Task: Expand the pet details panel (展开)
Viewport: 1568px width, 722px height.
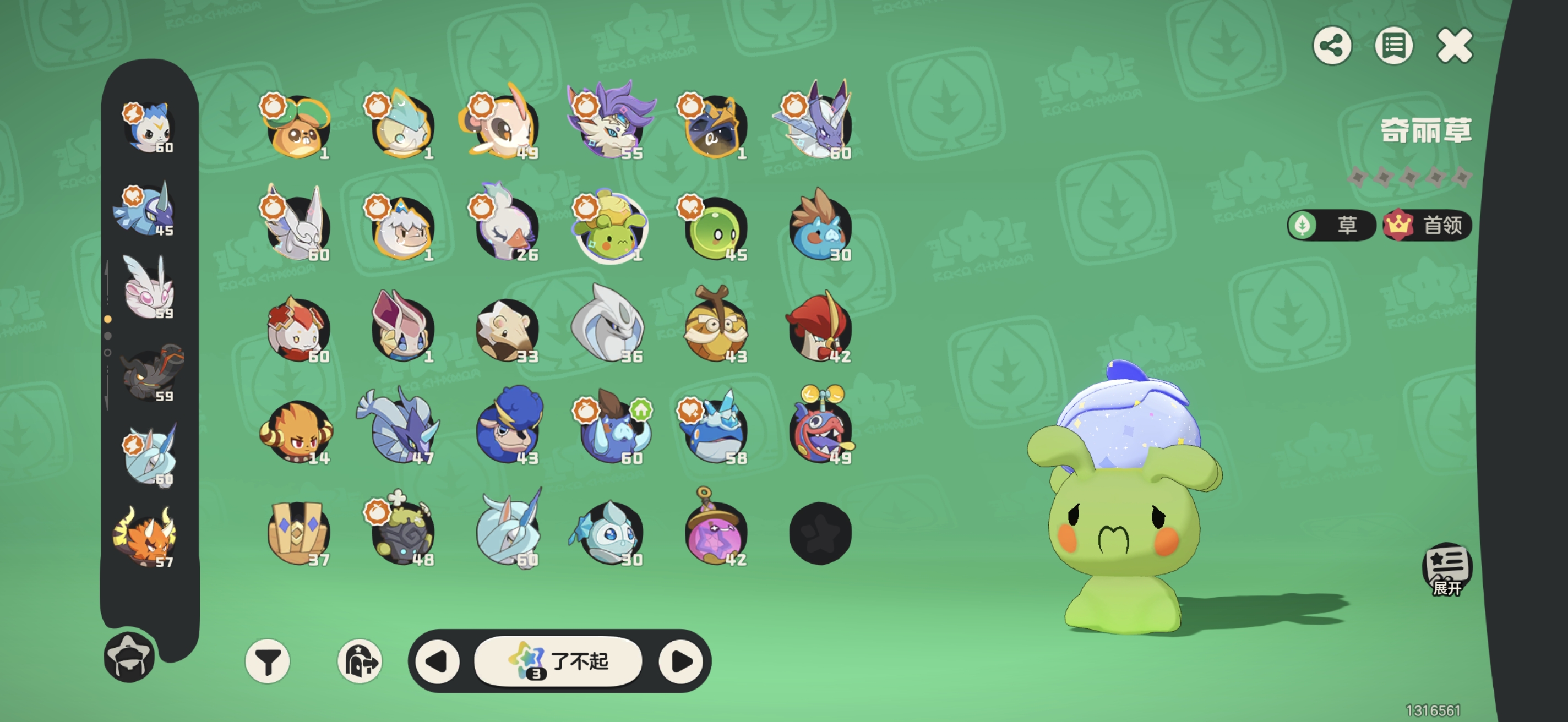Action: [x=1447, y=570]
